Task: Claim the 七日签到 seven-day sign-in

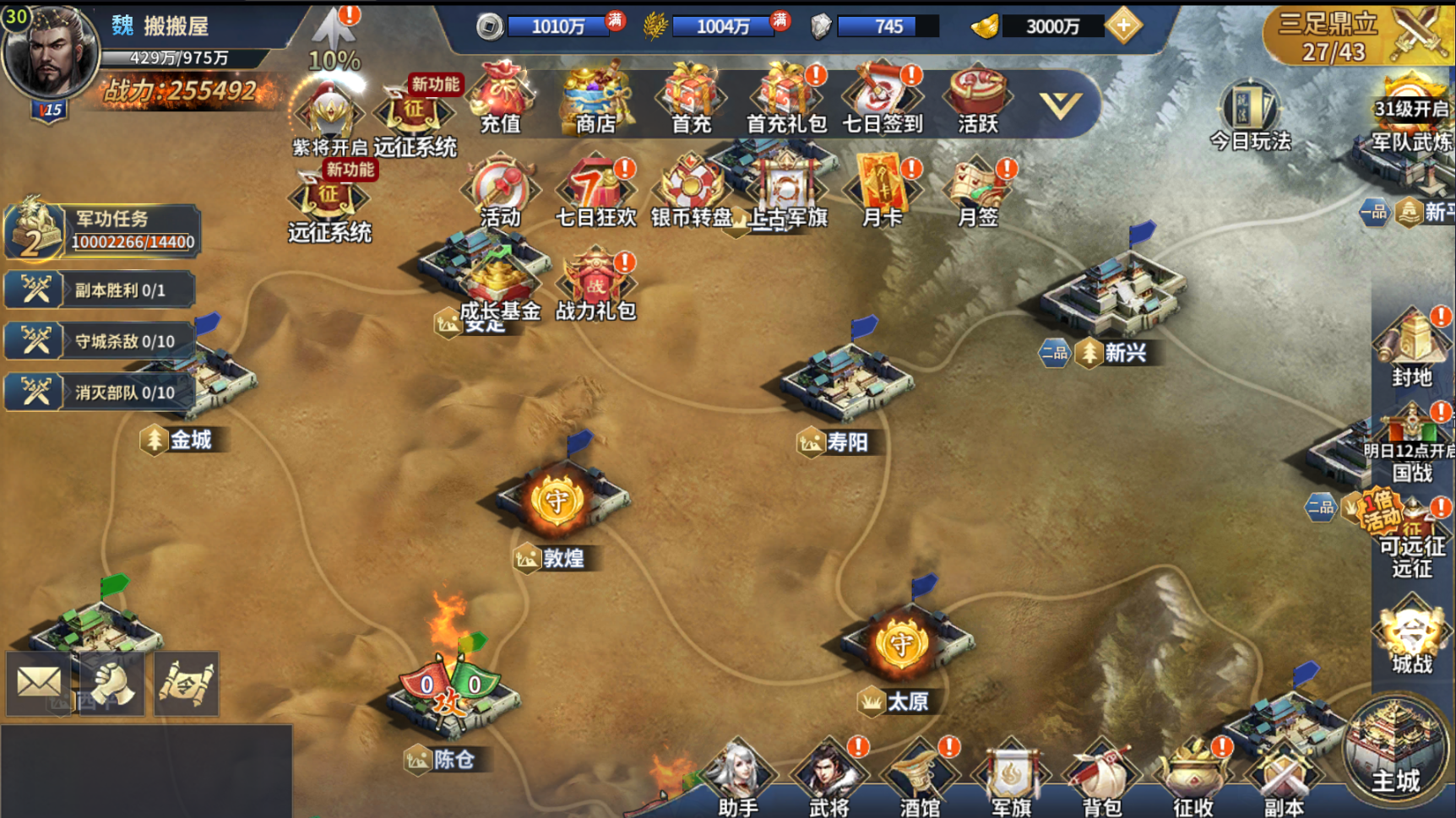Action: pyautogui.click(x=882, y=99)
